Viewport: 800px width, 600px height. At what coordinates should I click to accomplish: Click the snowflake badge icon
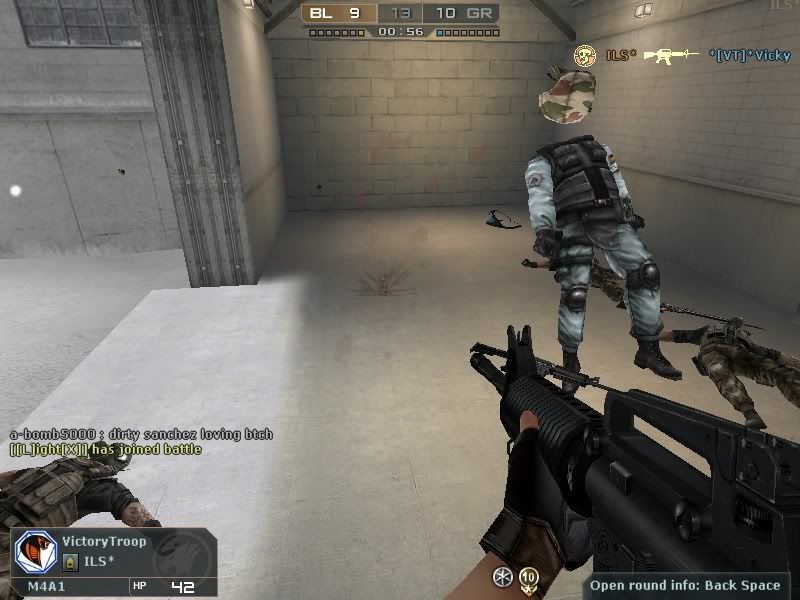click(x=502, y=577)
